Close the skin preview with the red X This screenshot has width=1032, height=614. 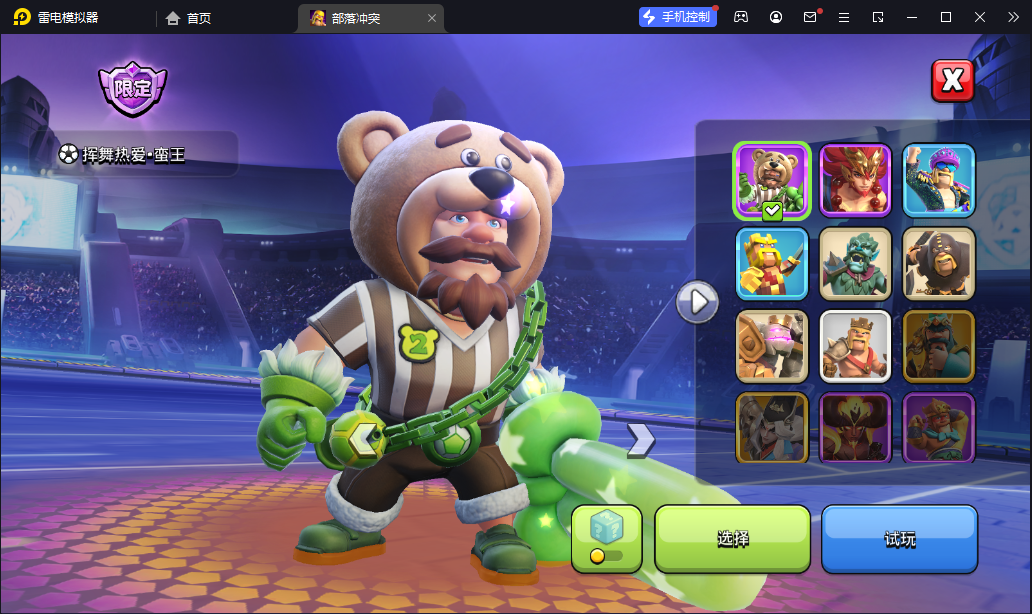point(952,81)
